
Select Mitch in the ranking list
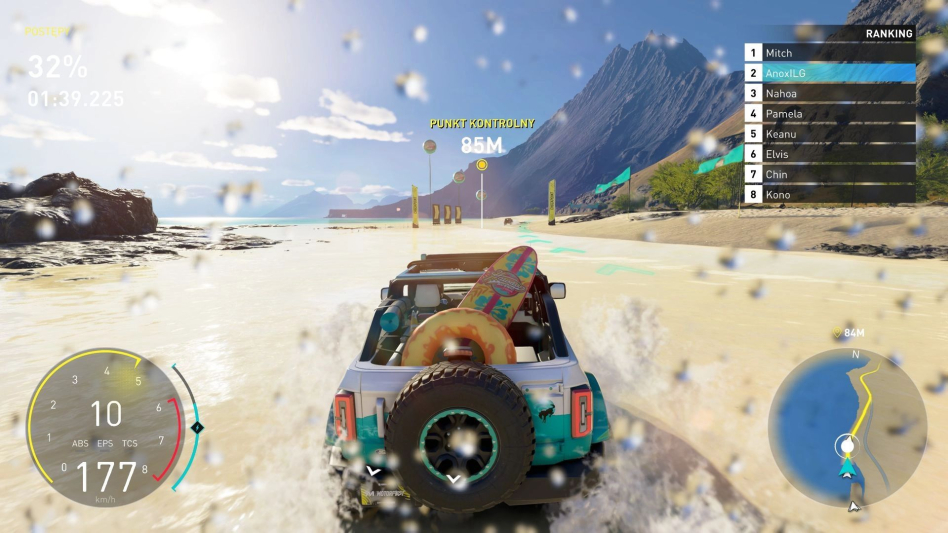[829, 52]
